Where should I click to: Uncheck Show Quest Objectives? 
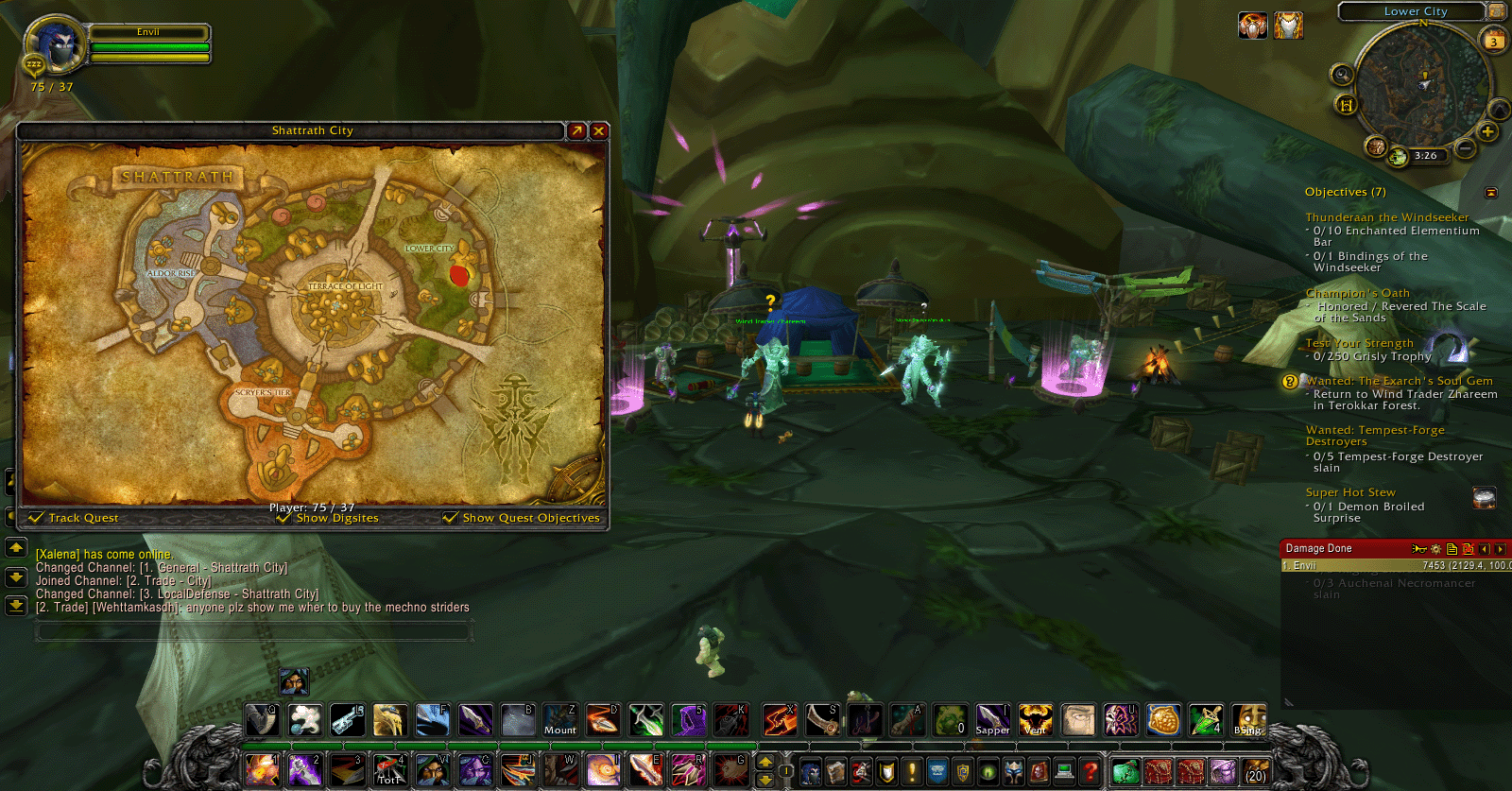(x=449, y=518)
